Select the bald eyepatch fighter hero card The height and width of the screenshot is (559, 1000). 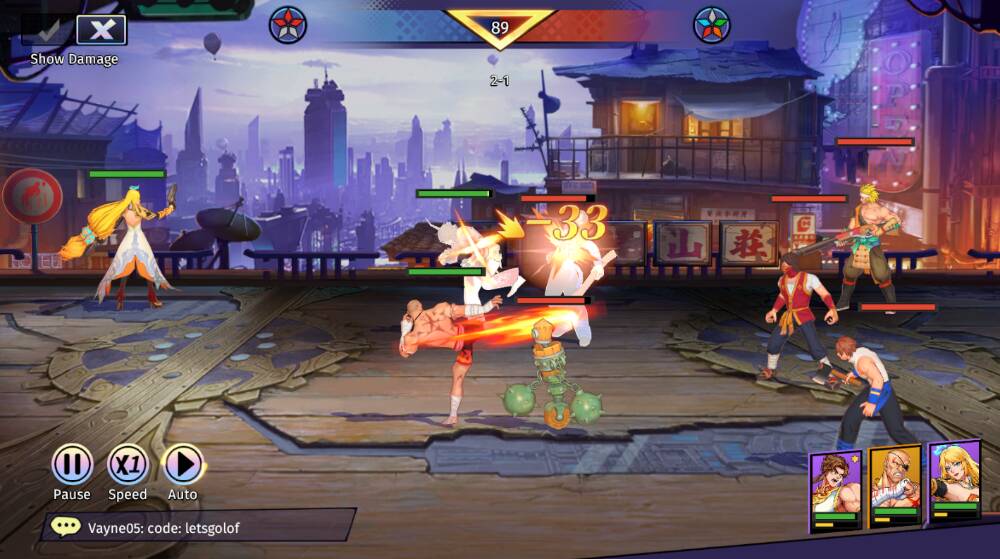(x=894, y=483)
